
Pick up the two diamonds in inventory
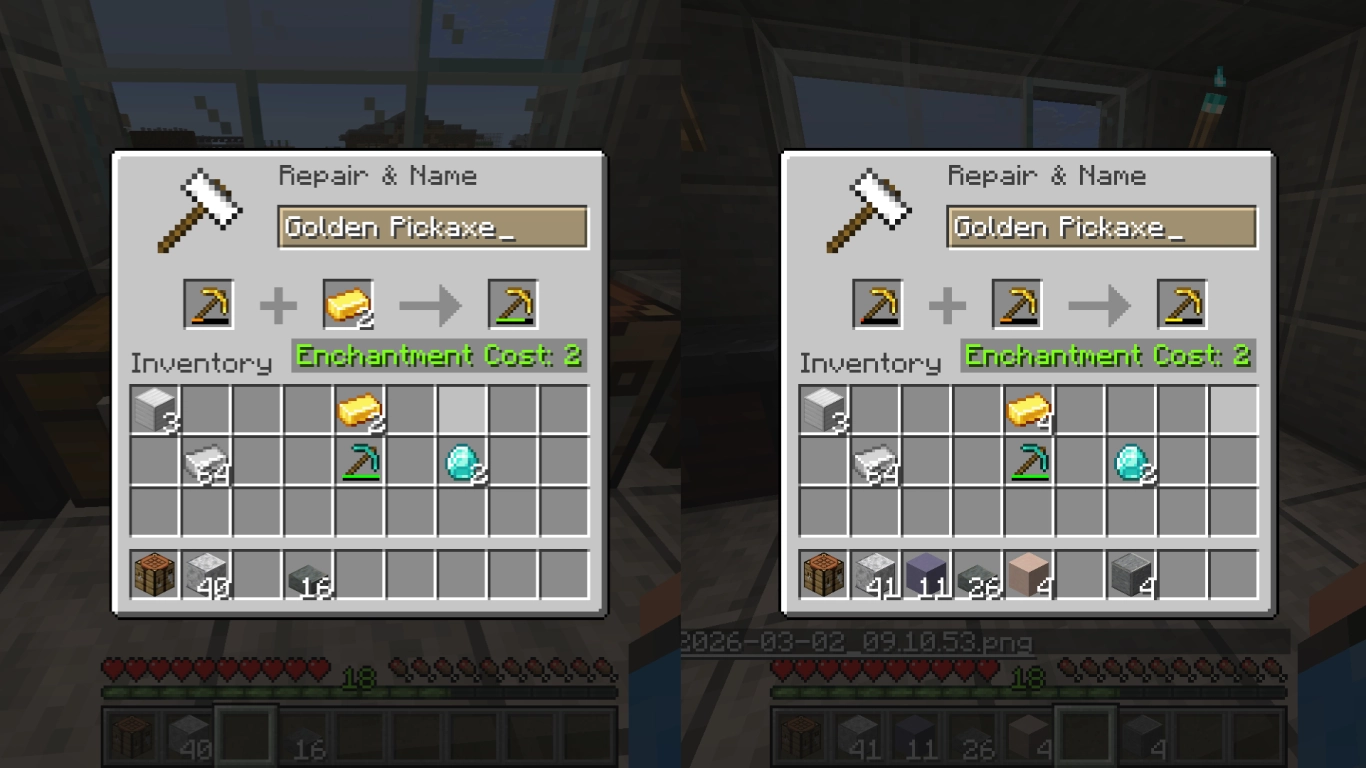point(464,461)
